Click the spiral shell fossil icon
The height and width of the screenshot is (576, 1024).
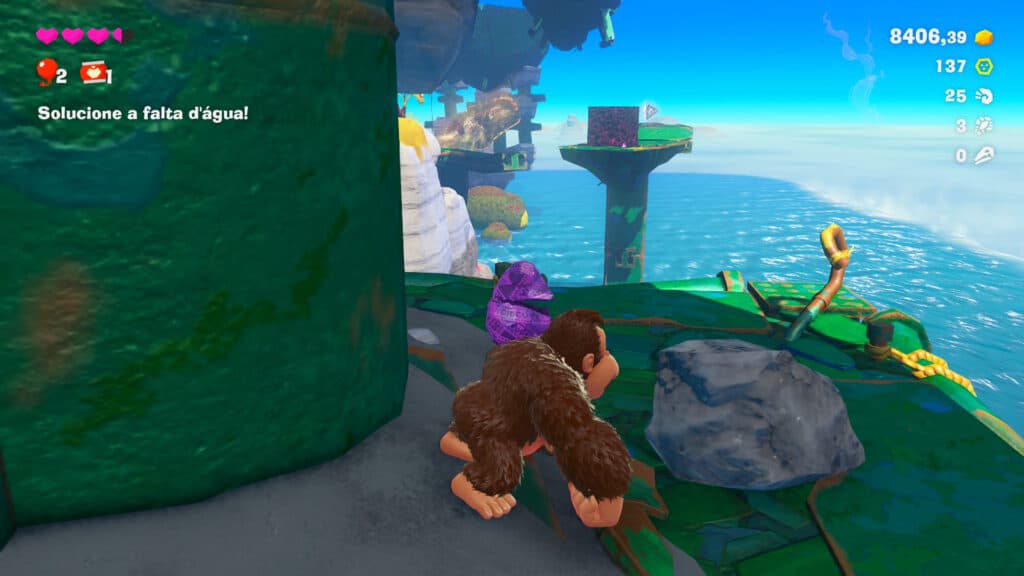[984, 96]
